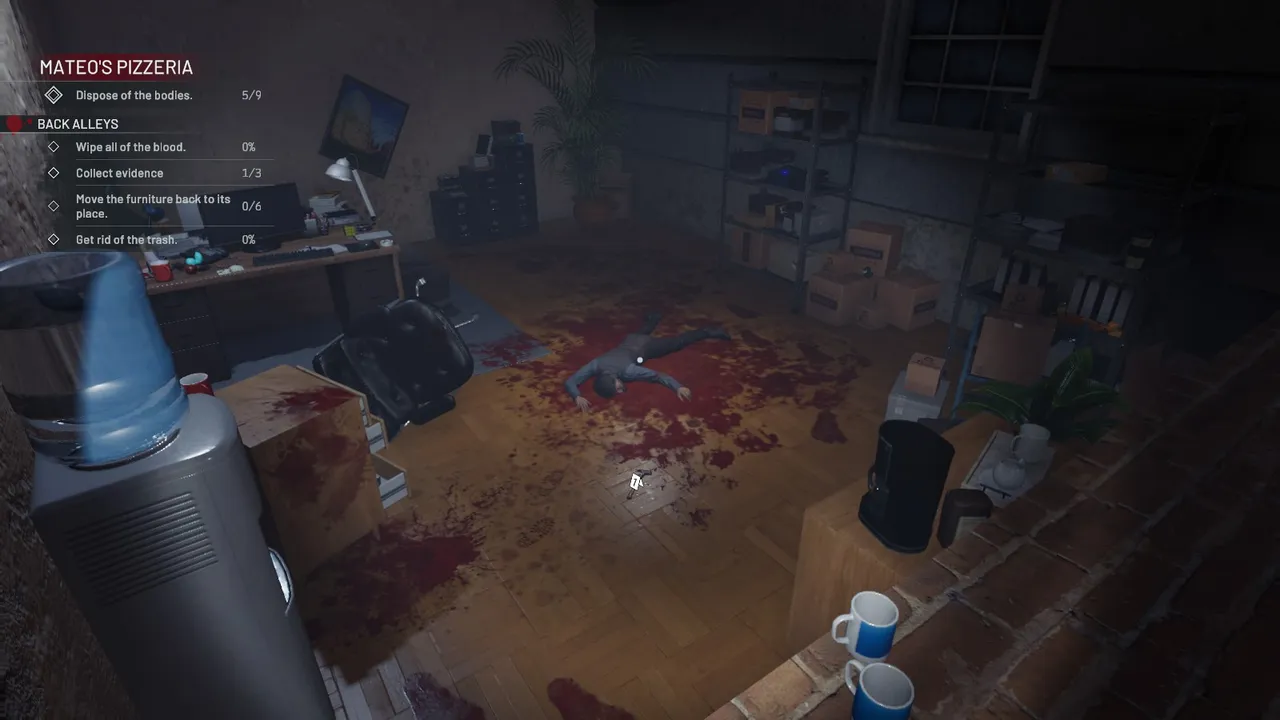Collapse the BACK ALLEYS objective section

click(x=78, y=124)
